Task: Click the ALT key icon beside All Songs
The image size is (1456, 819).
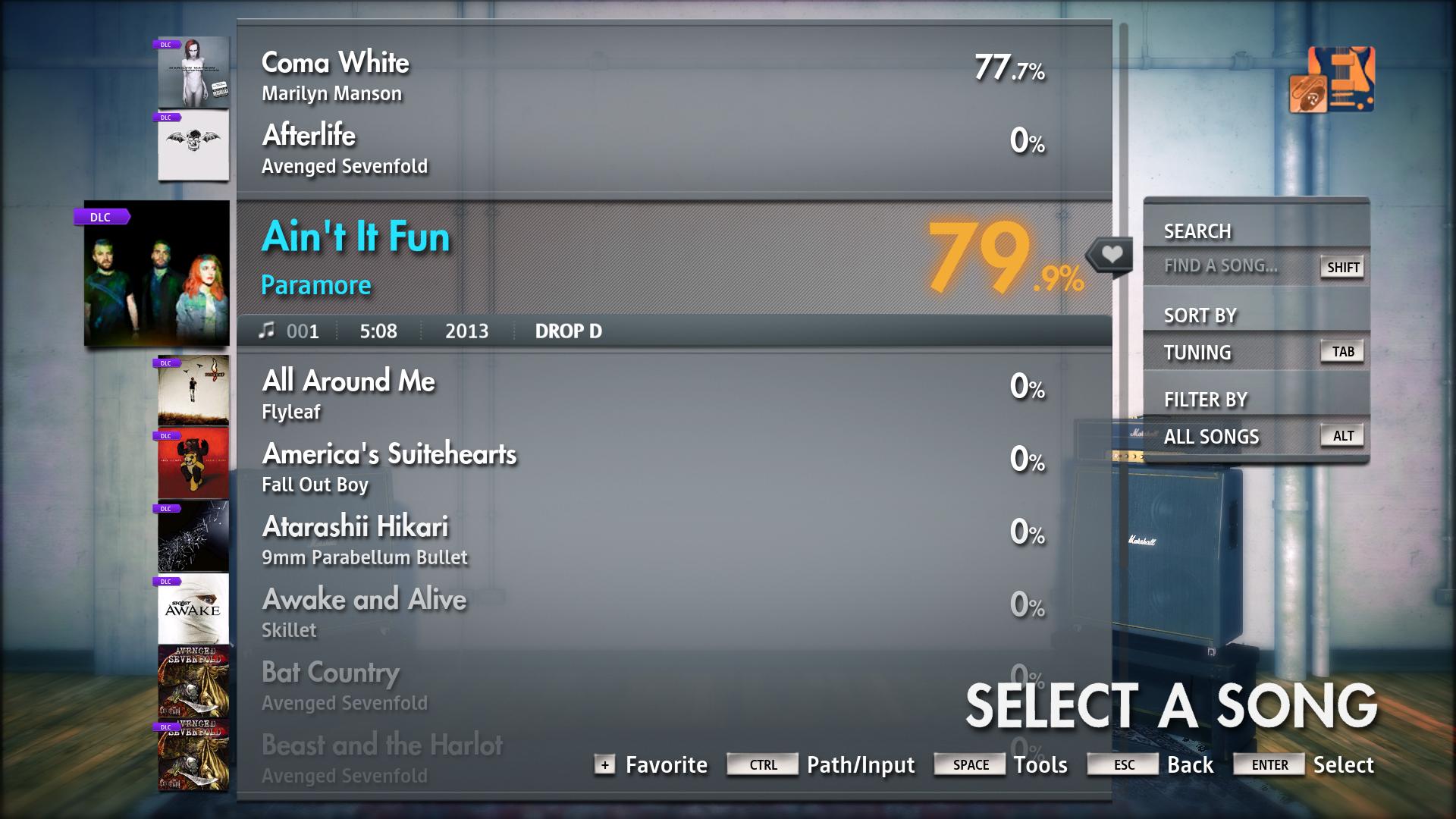Action: pyautogui.click(x=1342, y=435)
